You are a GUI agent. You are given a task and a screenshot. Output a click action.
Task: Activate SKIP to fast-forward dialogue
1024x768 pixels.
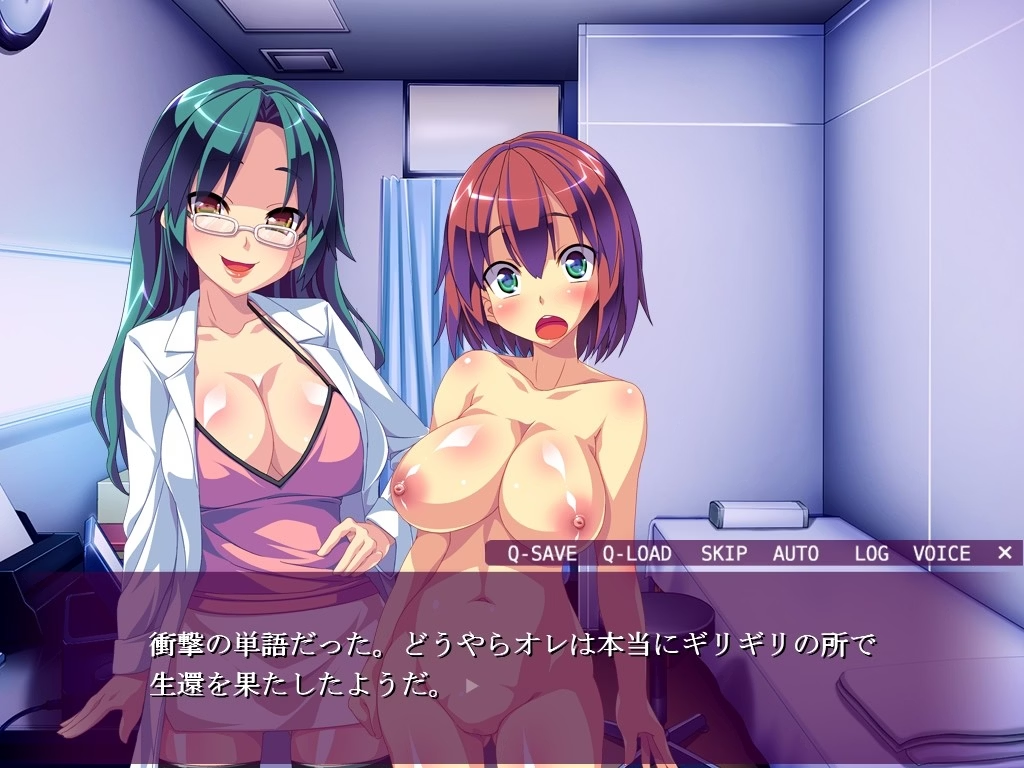[x=724, y=553]
